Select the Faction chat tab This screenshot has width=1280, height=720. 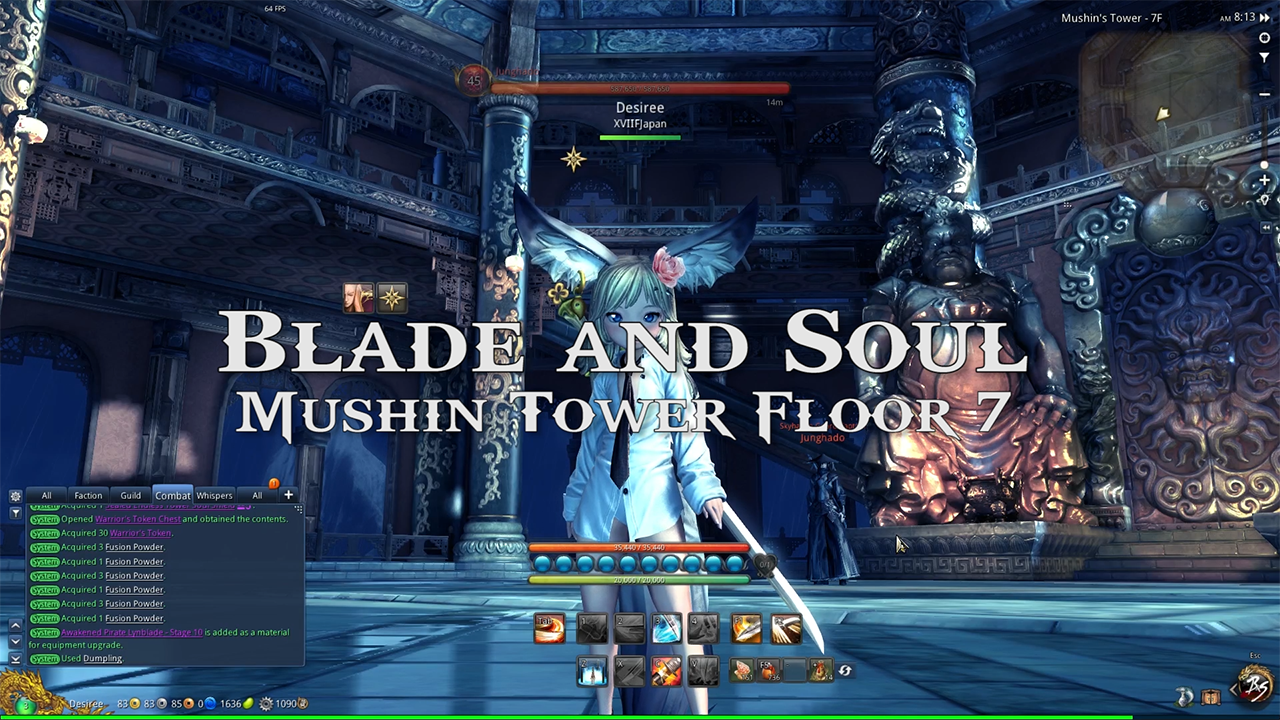point(88,495)
